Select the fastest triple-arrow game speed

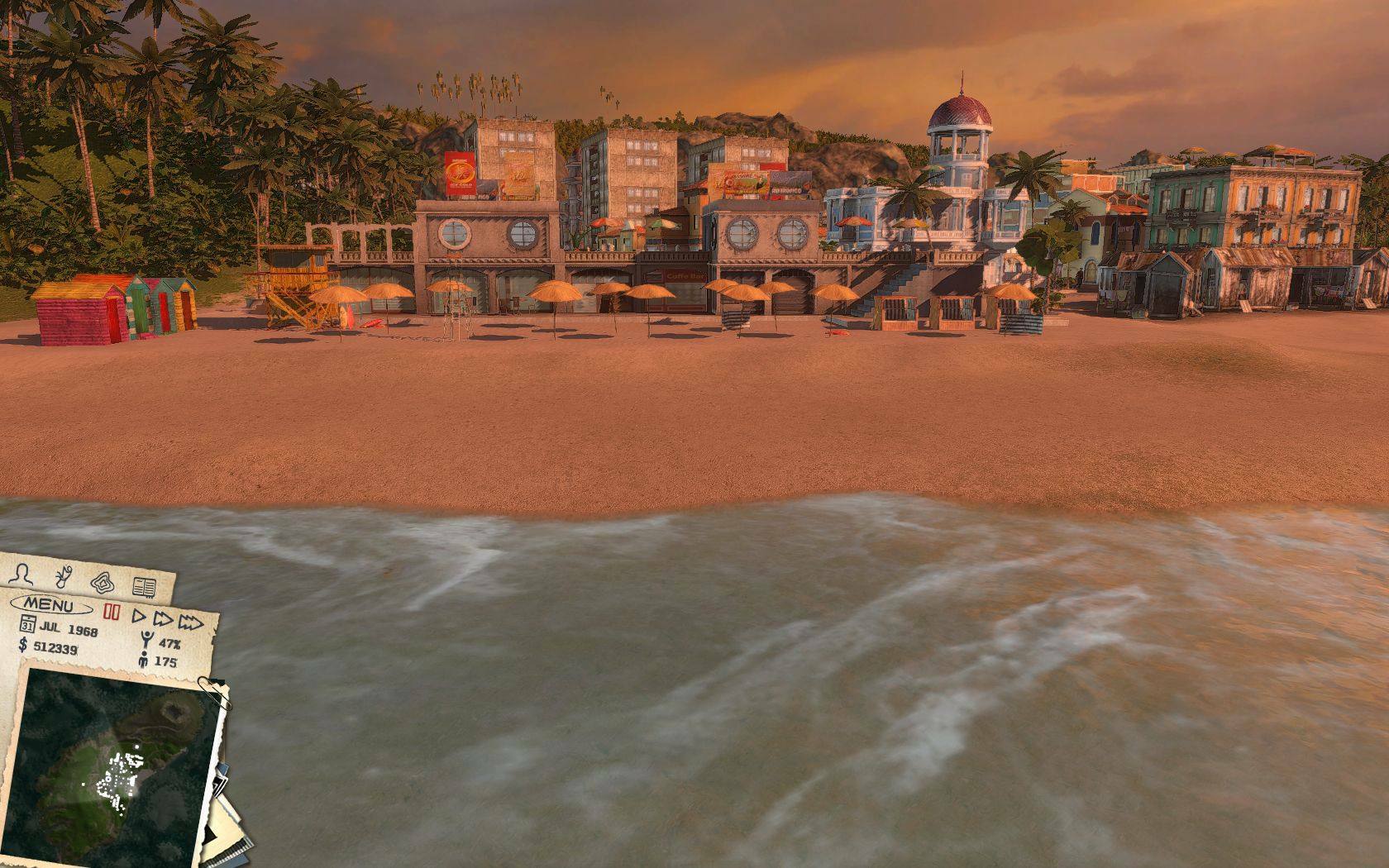(191, 622)
